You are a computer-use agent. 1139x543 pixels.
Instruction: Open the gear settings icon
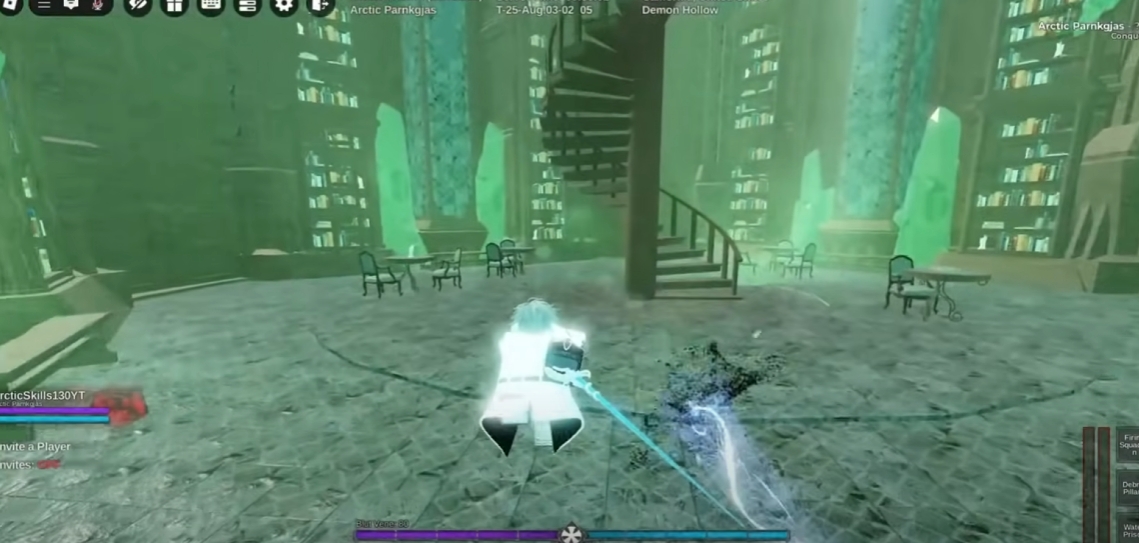pyautogui.click(x=284, y=4)
